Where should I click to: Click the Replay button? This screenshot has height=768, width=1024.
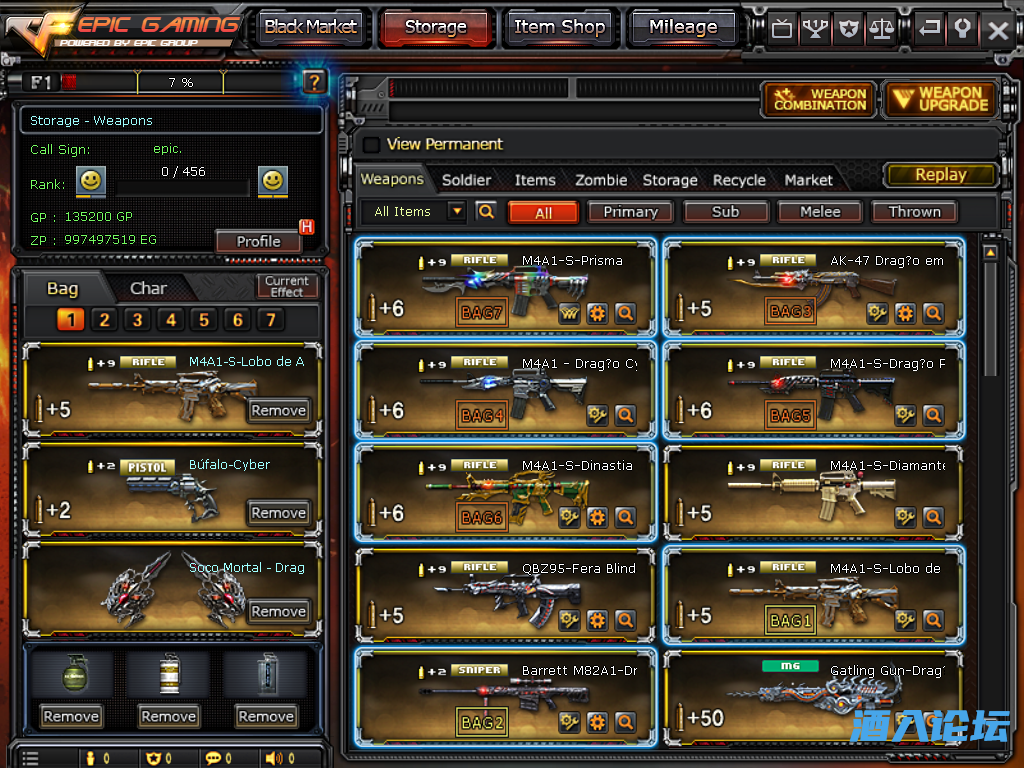(940, 175)
